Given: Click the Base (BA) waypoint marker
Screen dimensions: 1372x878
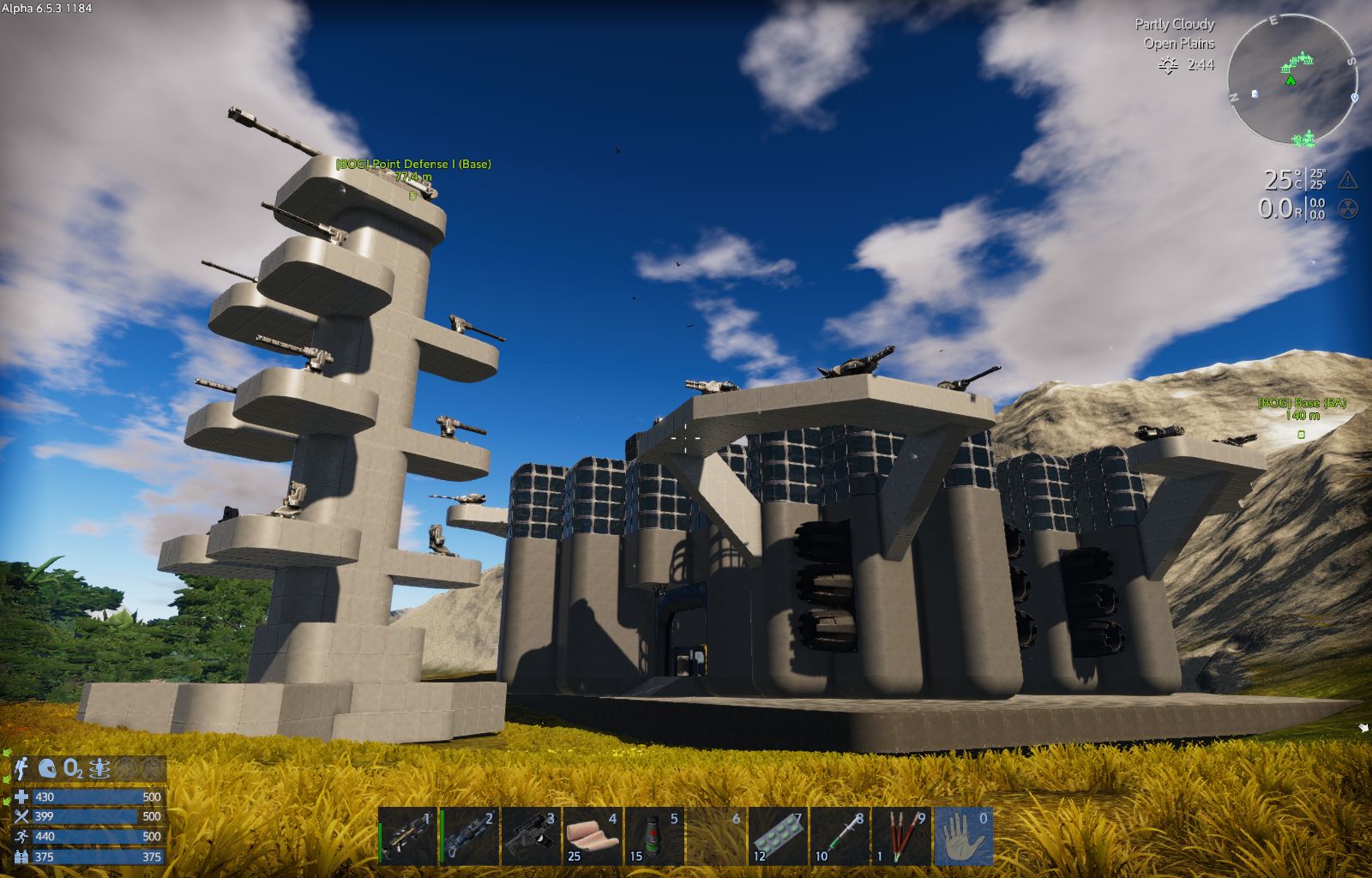Looking at the screenshot, I should click(x=1301, y=435).
